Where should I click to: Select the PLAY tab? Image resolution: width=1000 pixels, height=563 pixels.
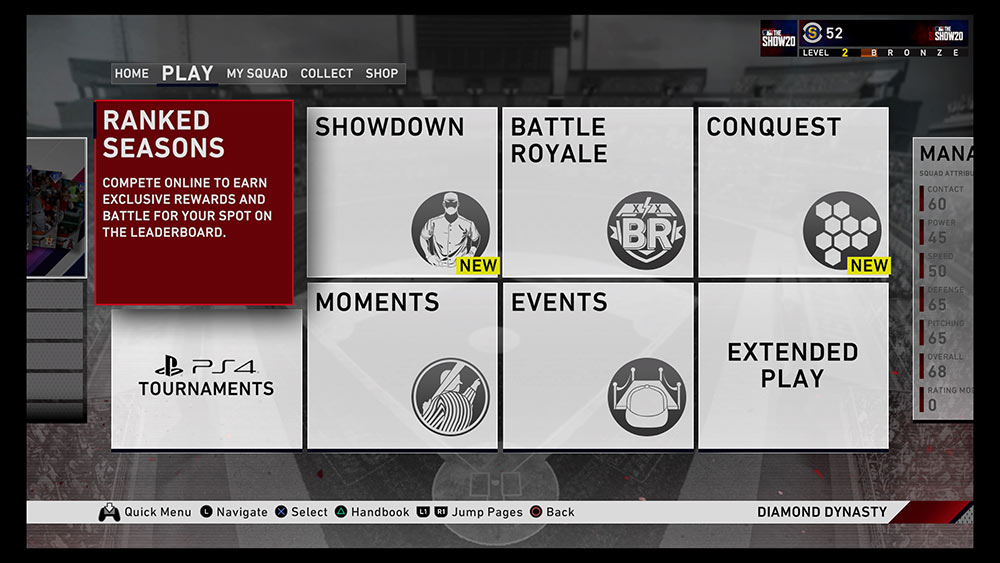[x=187, y=73]
